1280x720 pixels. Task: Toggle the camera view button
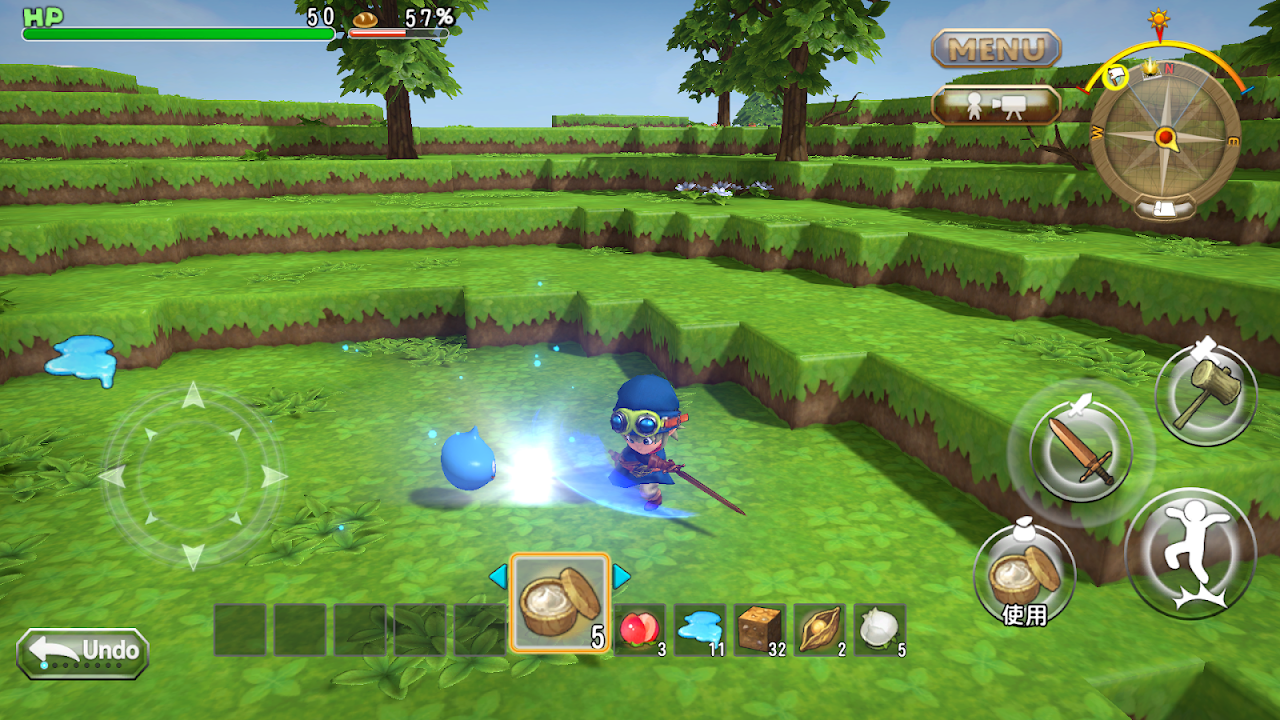[x=996, y=106]
